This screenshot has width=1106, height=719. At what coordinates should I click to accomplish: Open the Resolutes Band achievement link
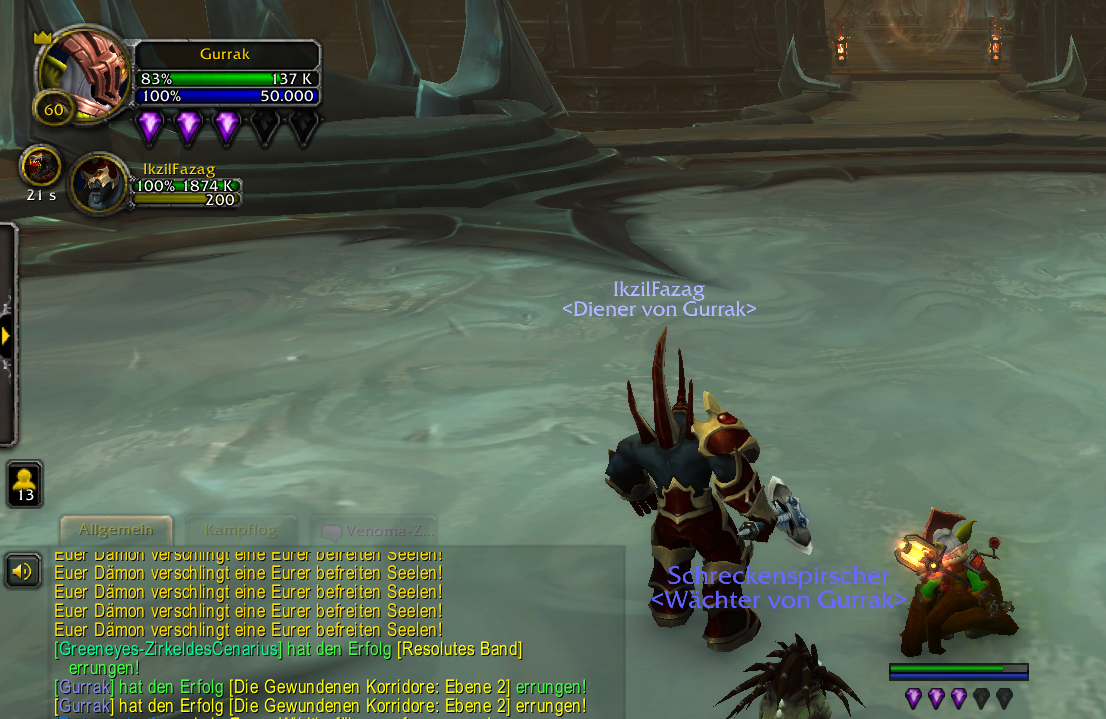click(459, 649)
